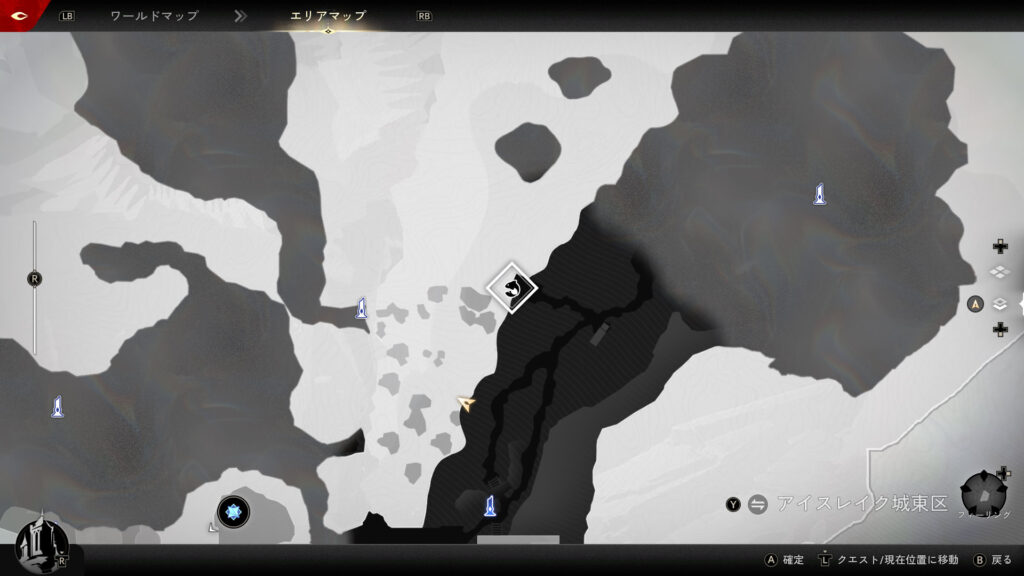Screen dimensions: 1024x576
Task: Click the wolf-head diamond map marker
Action: tap(512, 288)
